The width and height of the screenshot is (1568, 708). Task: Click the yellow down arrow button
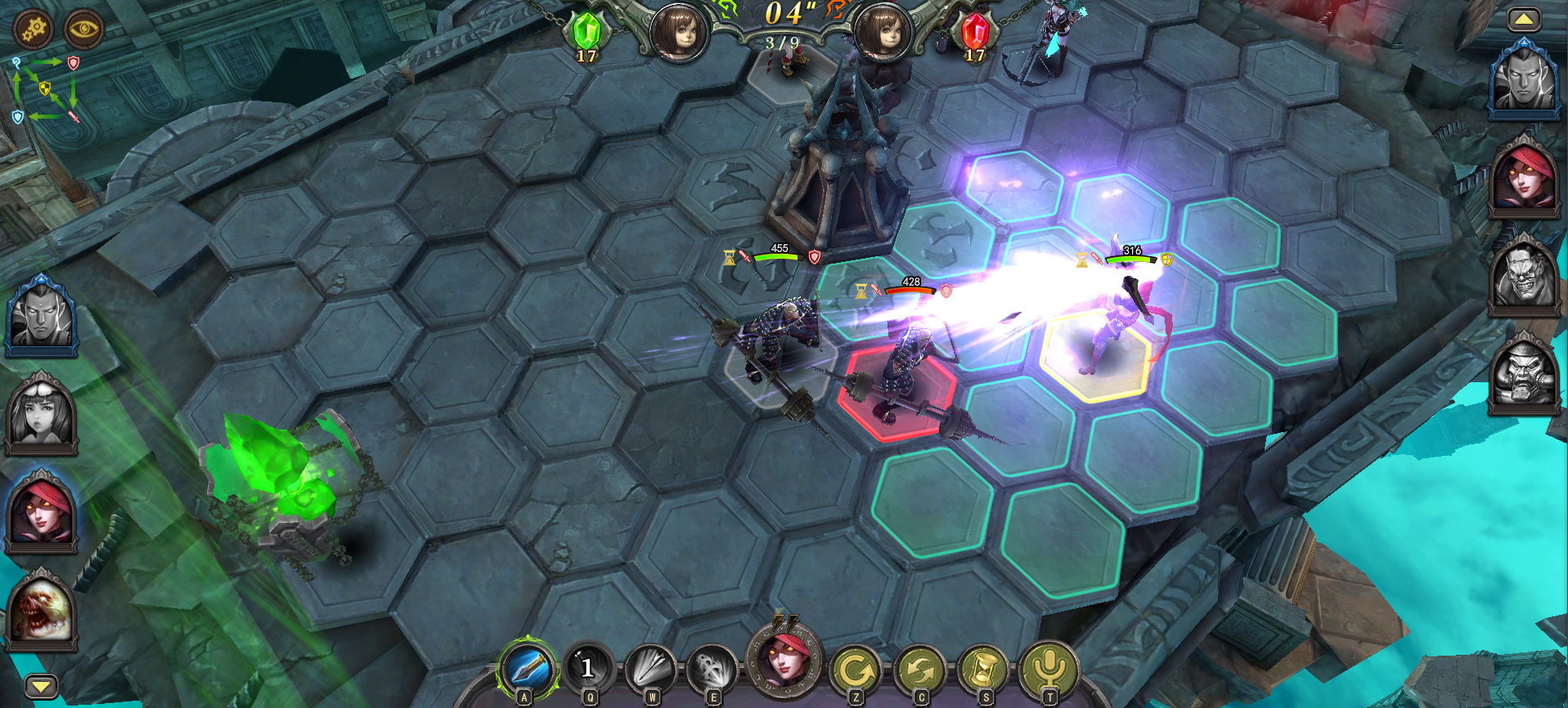[x=42, y=685]
